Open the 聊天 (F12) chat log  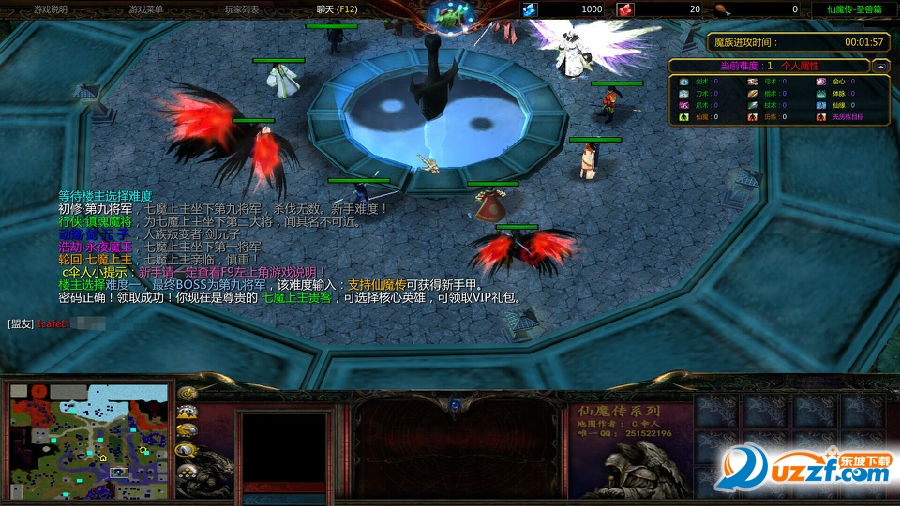tap(337, 9)
